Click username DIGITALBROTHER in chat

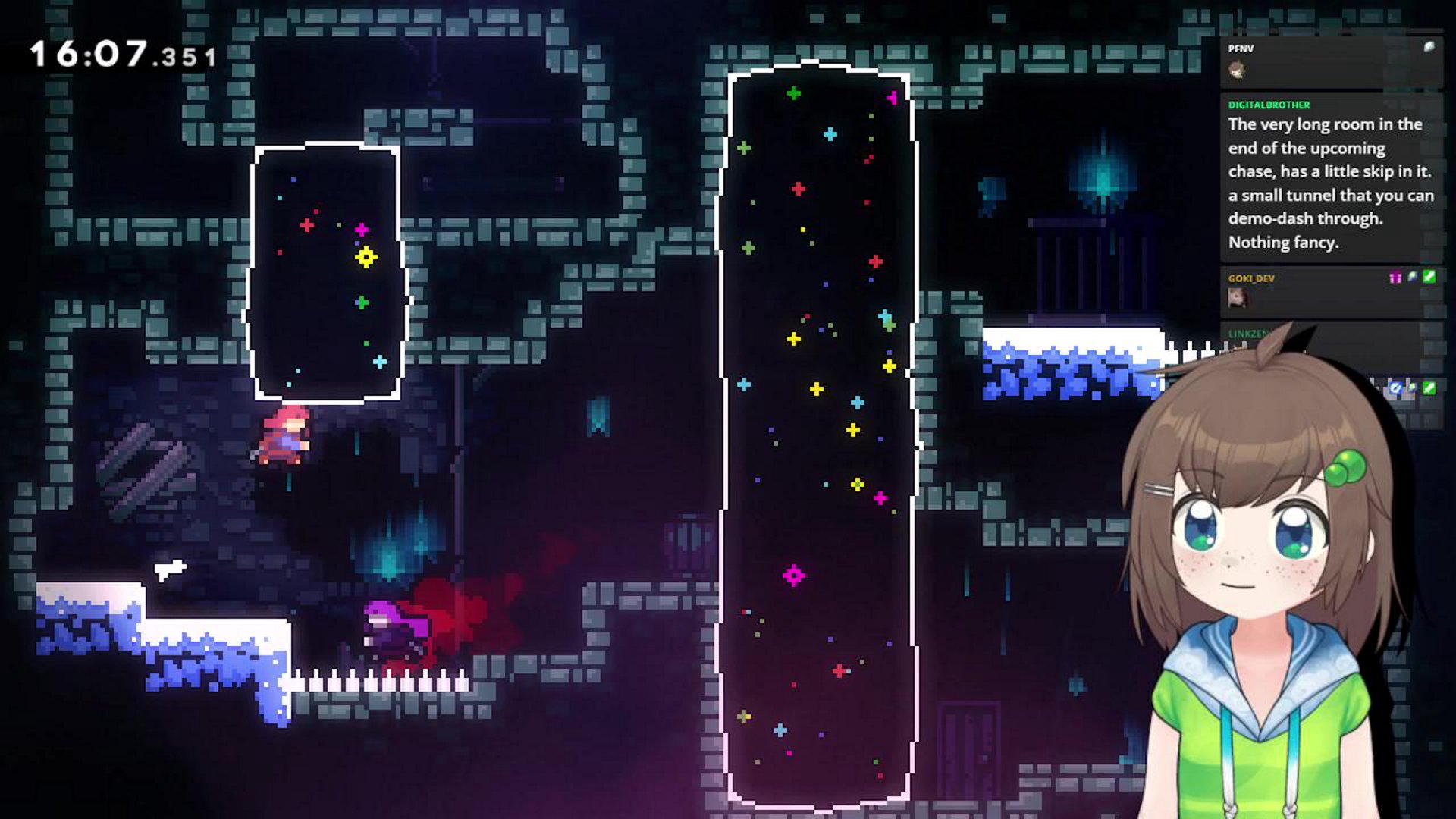1269,105
